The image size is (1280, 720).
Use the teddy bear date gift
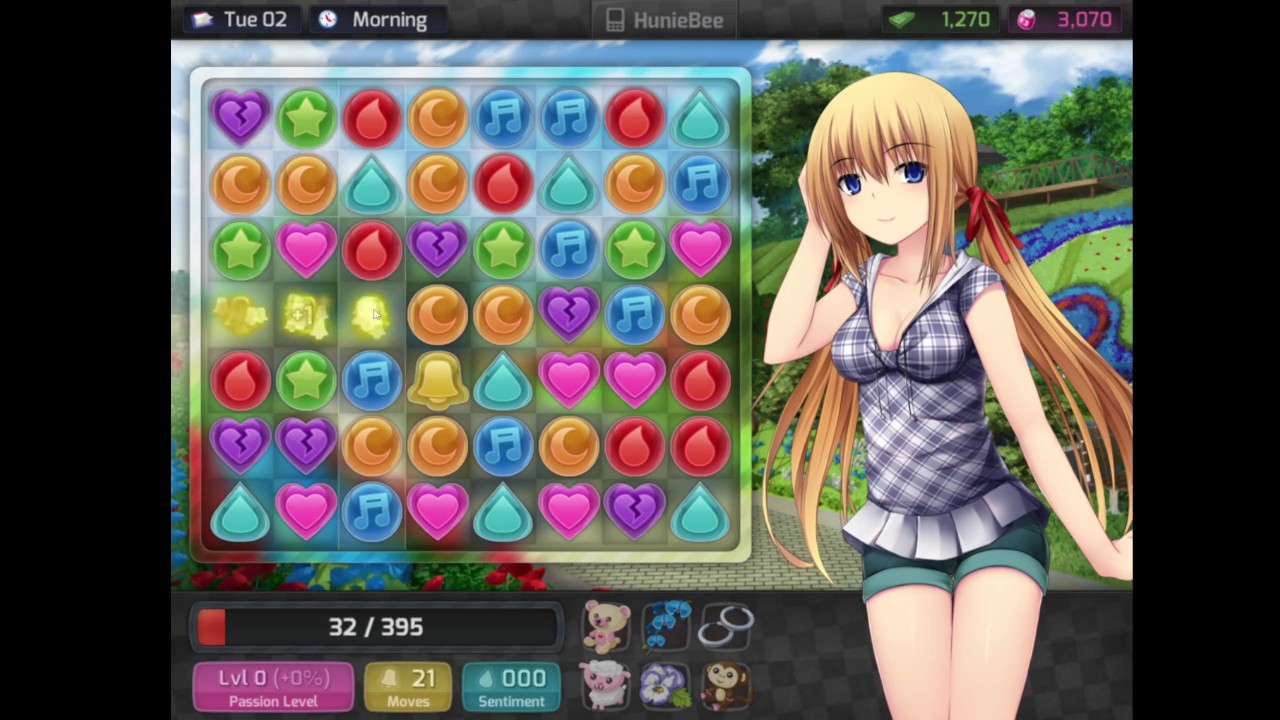pos(607,627)
